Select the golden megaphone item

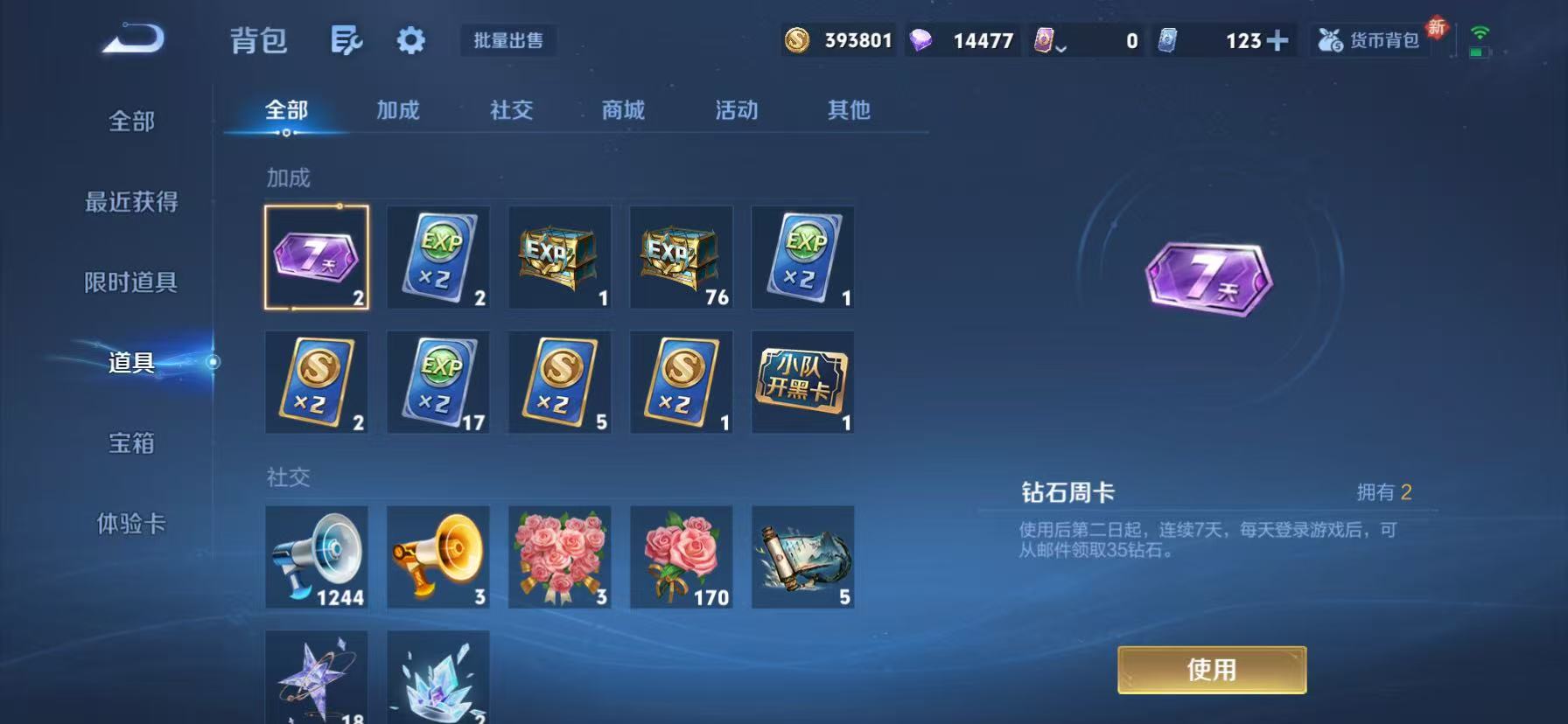point(438,557)
